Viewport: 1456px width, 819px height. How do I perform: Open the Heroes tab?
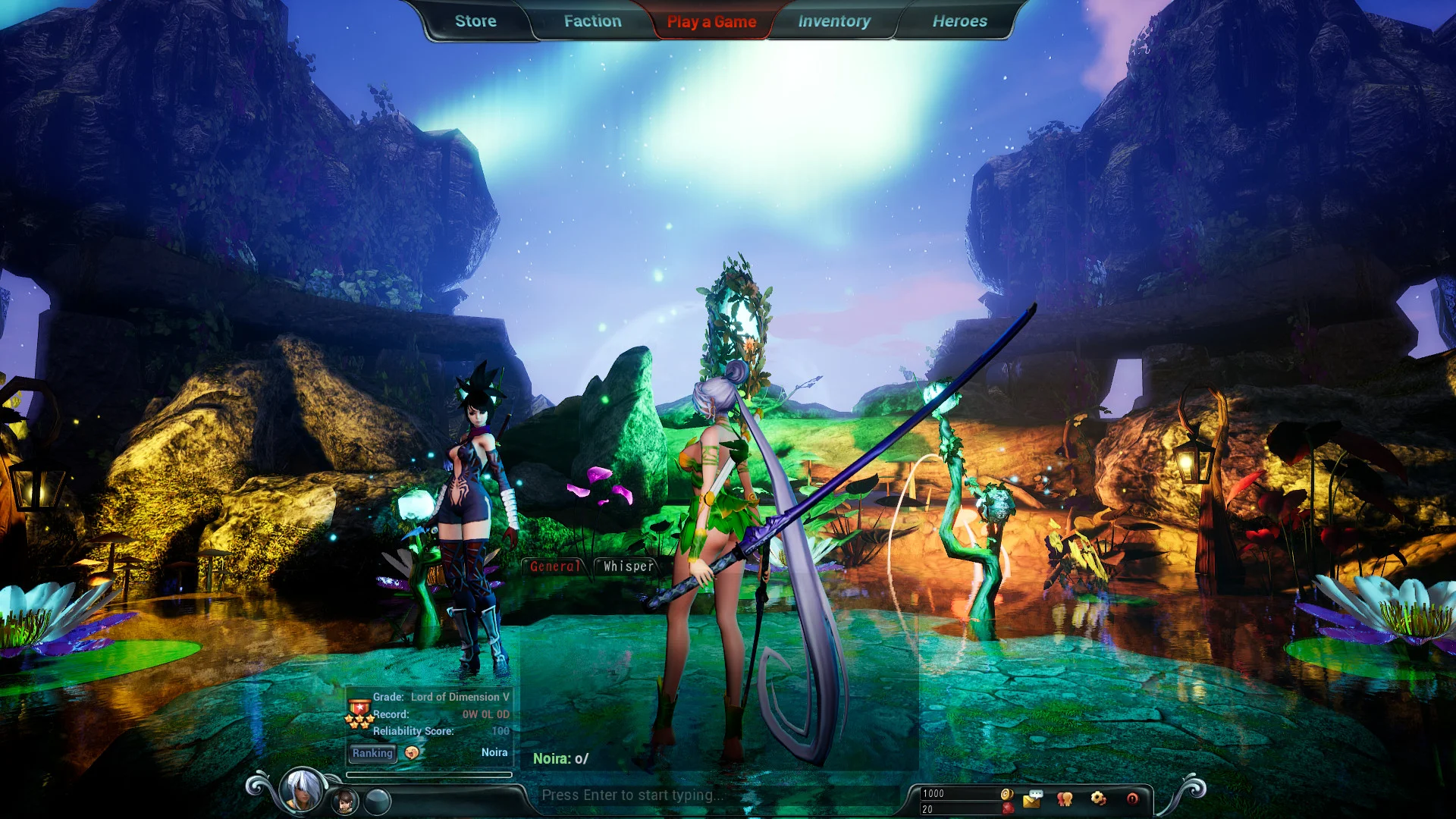(960, 20)
